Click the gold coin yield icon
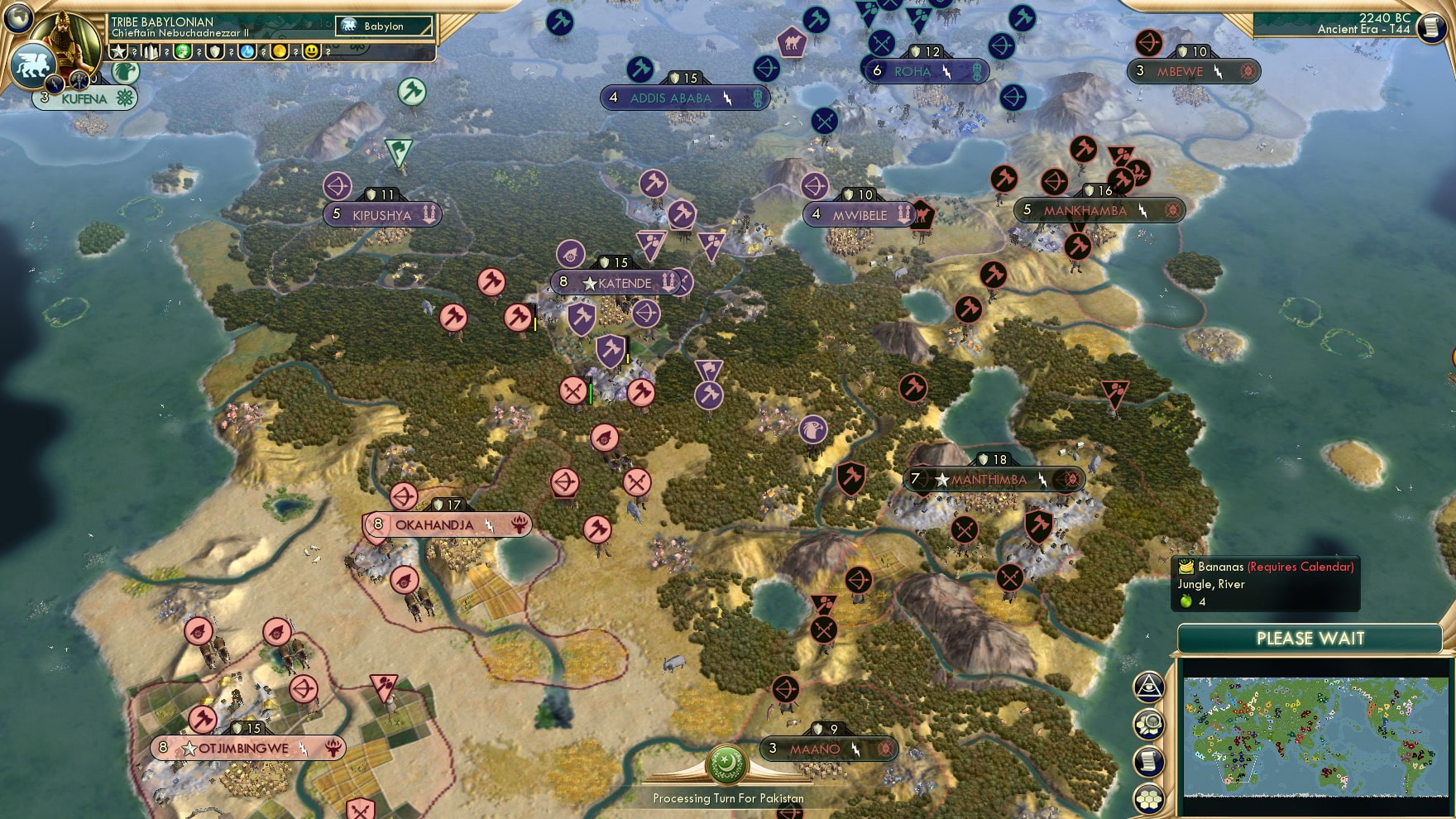 (x=280, y=51)
